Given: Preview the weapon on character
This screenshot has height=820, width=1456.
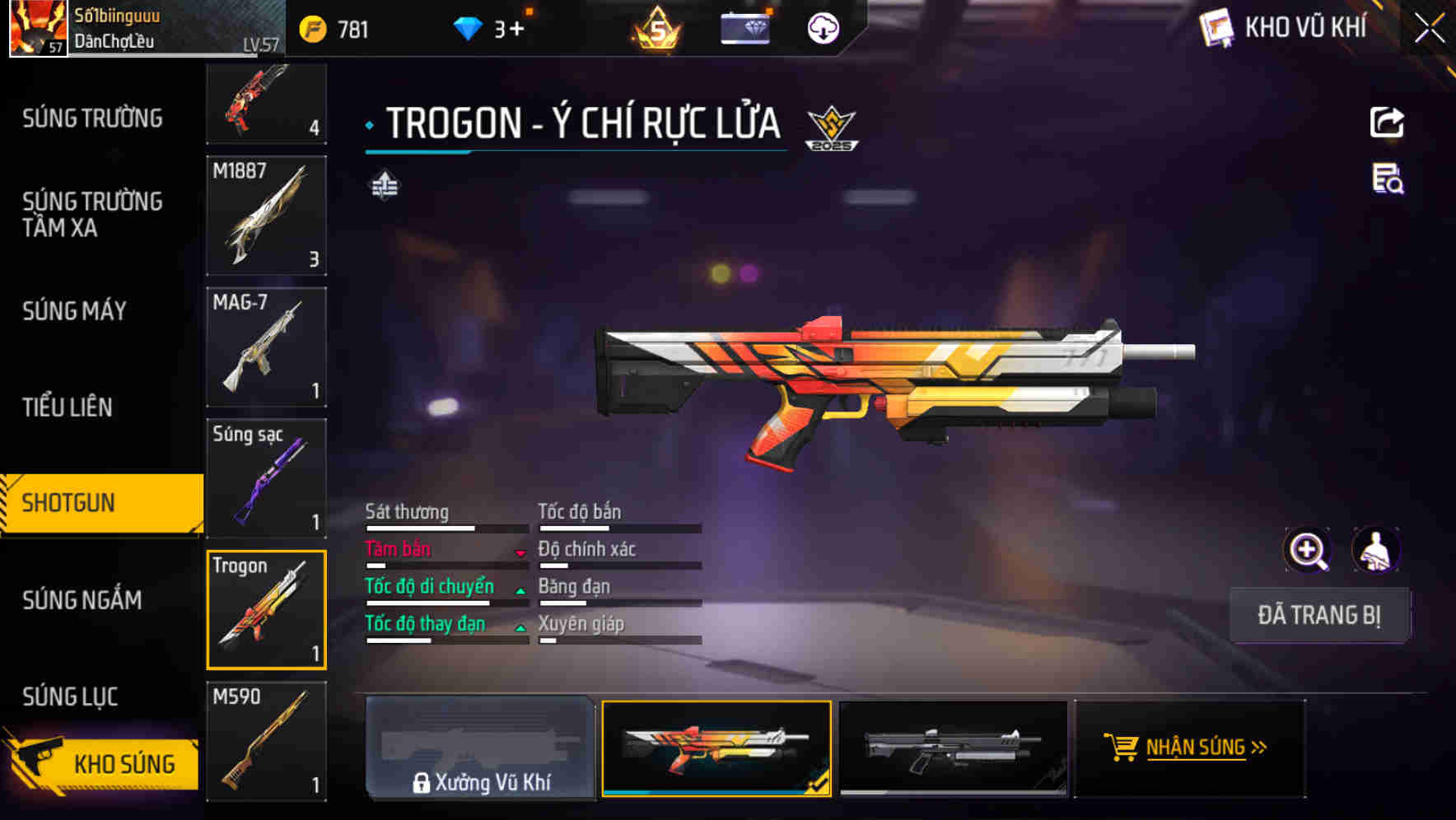Looking at the screenshot, I should coord(1375,550).
